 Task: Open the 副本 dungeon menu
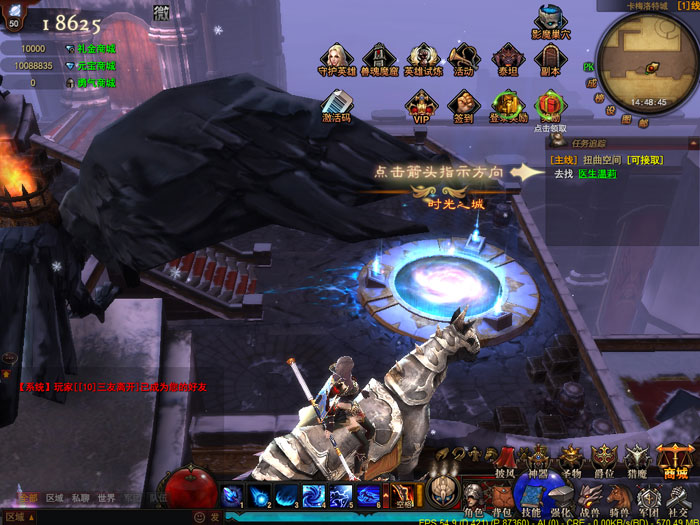tap(549, 57)
